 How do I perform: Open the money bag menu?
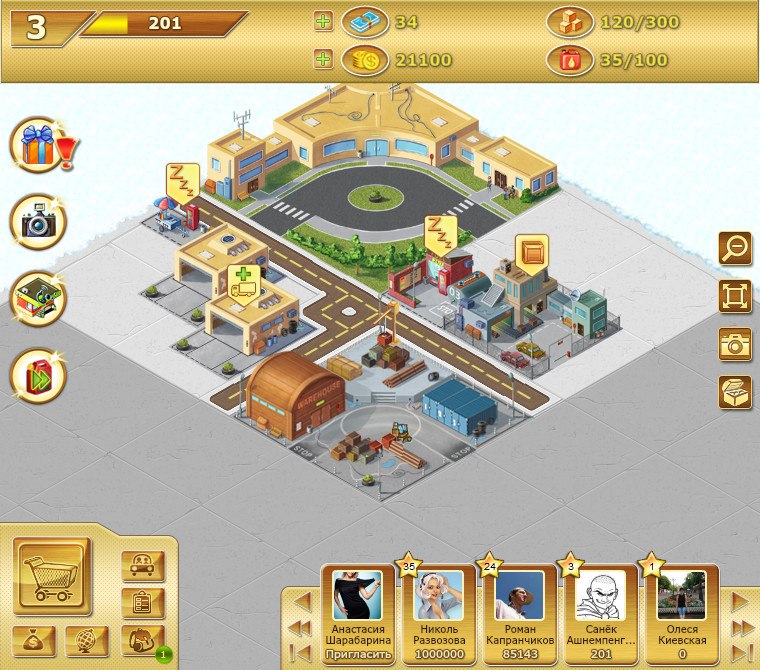(35, 641)
